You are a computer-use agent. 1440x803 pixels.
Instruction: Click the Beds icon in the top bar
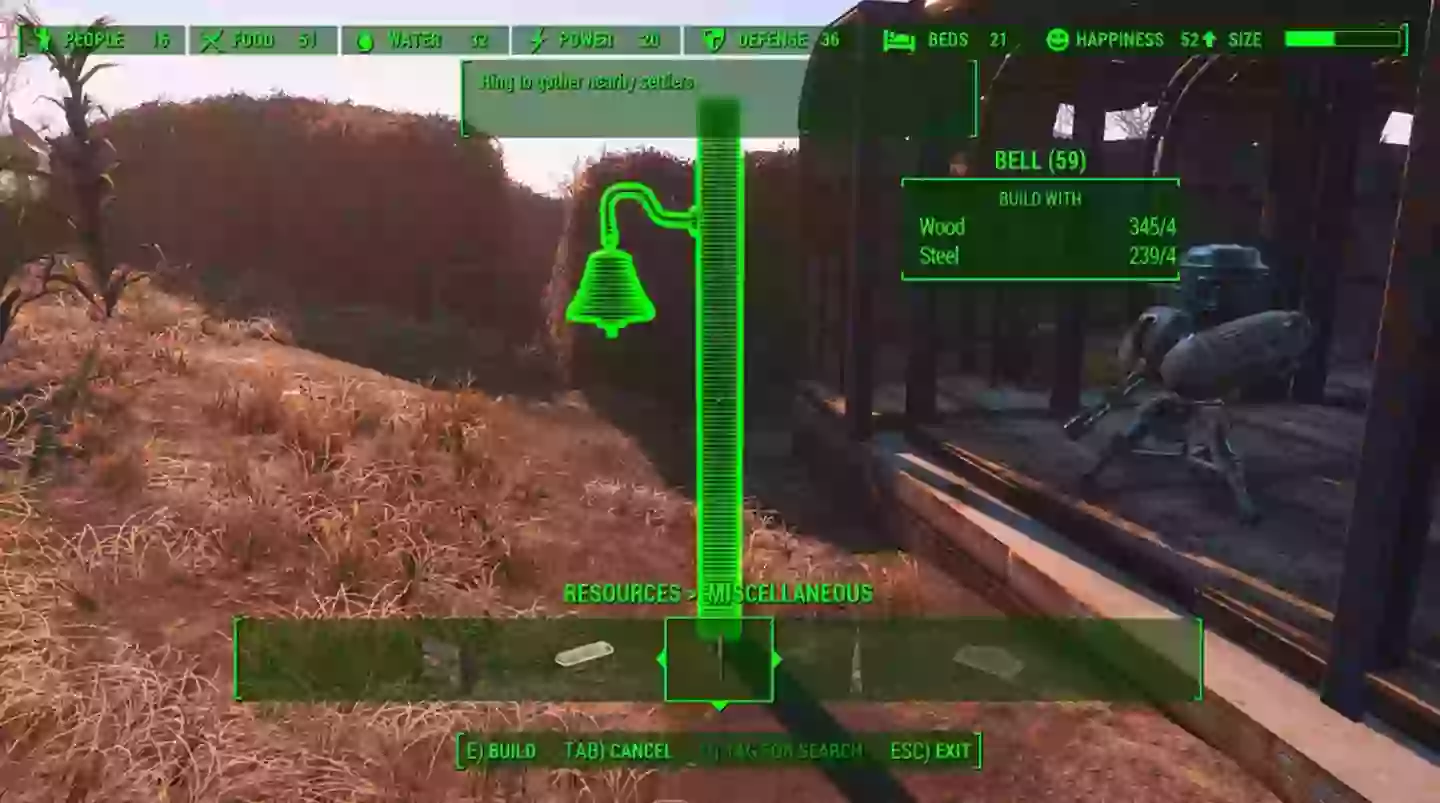click(x=900, y=40)
